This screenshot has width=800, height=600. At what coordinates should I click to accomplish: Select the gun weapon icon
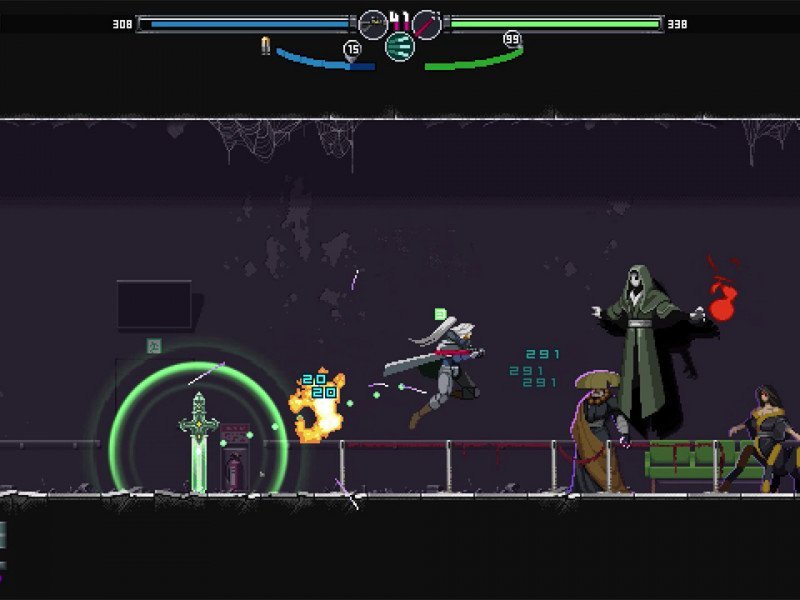pyautogui.click(x=373, y=24)
